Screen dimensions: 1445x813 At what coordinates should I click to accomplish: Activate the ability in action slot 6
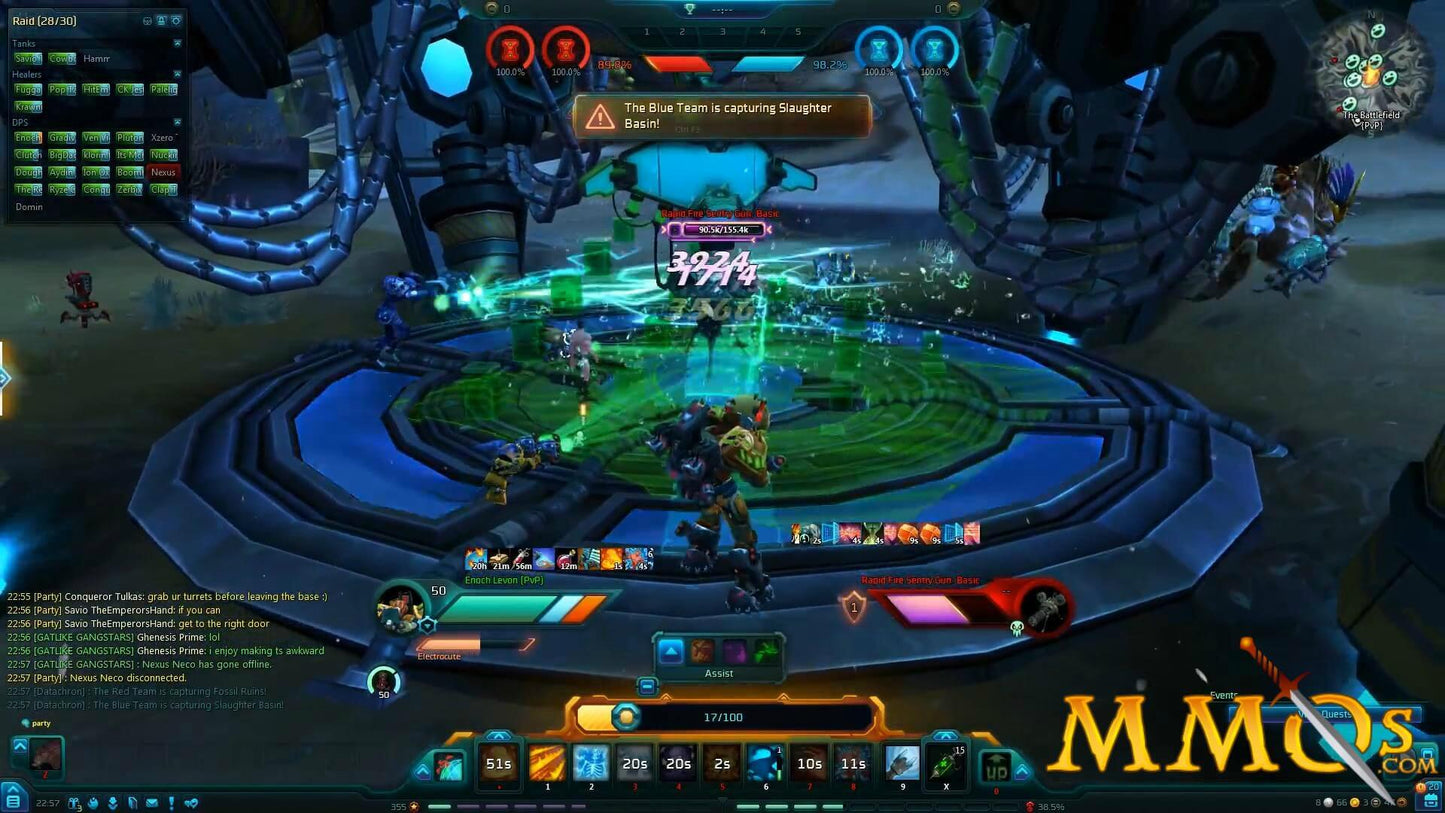click(765, 764)
